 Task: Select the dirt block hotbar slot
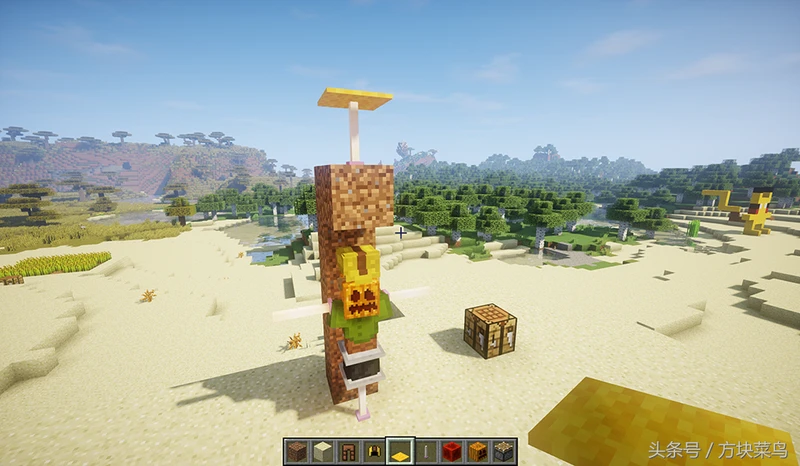point(295,451)
